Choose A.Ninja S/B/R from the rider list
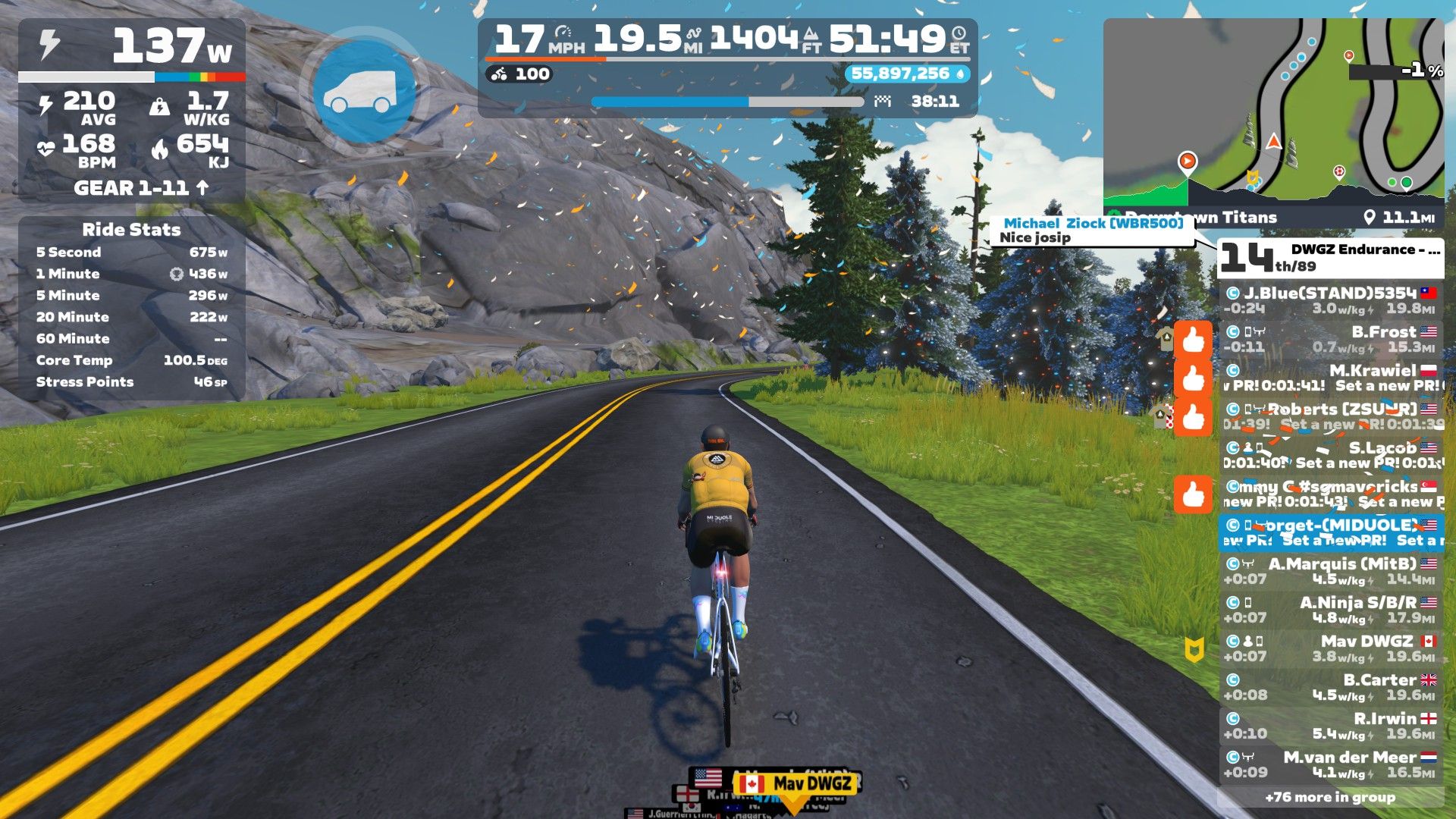The width and height of the screenshot is (1456, 819). pyautogui.click(x=1332, y=610)
